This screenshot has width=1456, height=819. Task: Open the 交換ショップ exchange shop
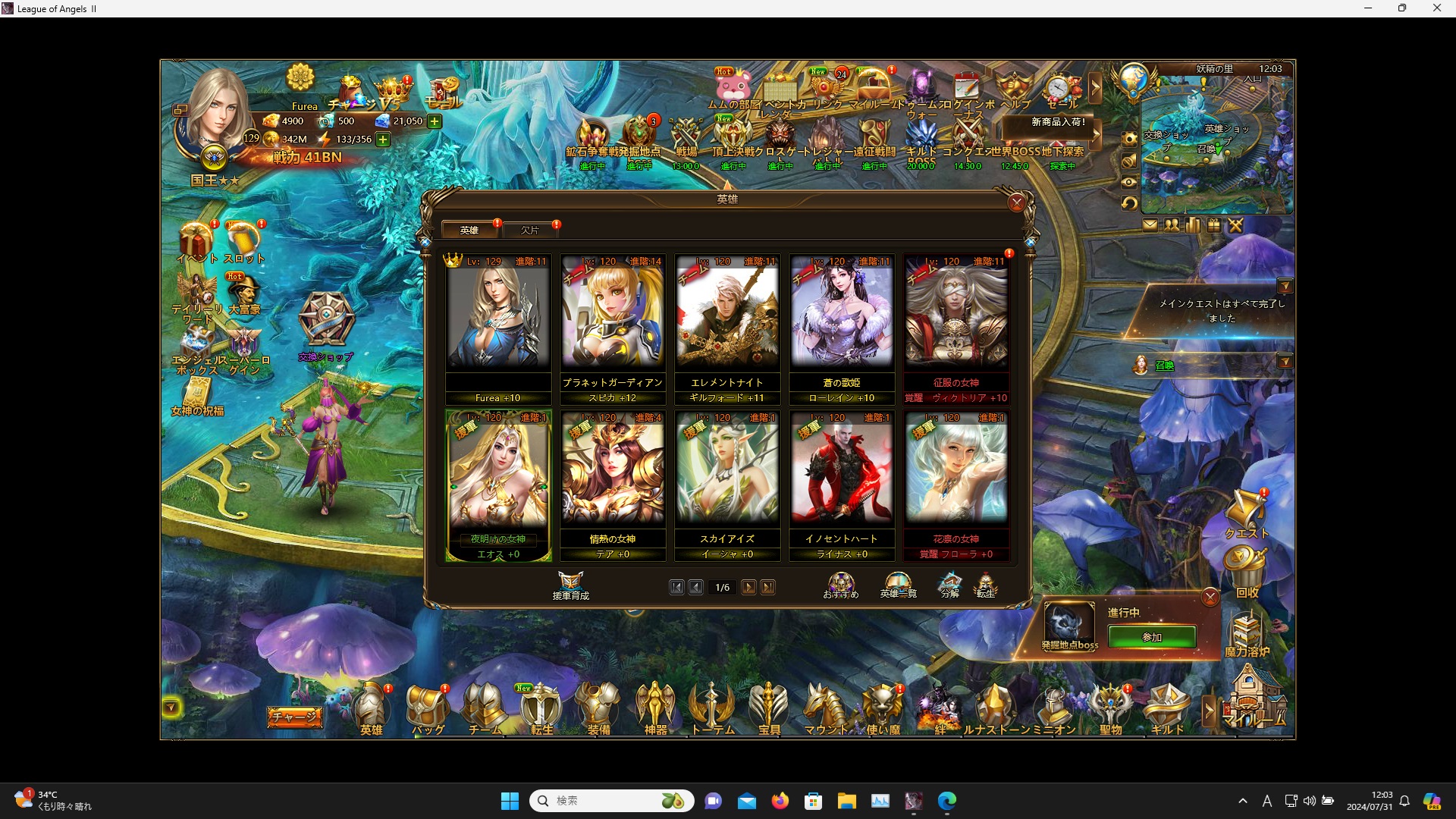[326, 326]
